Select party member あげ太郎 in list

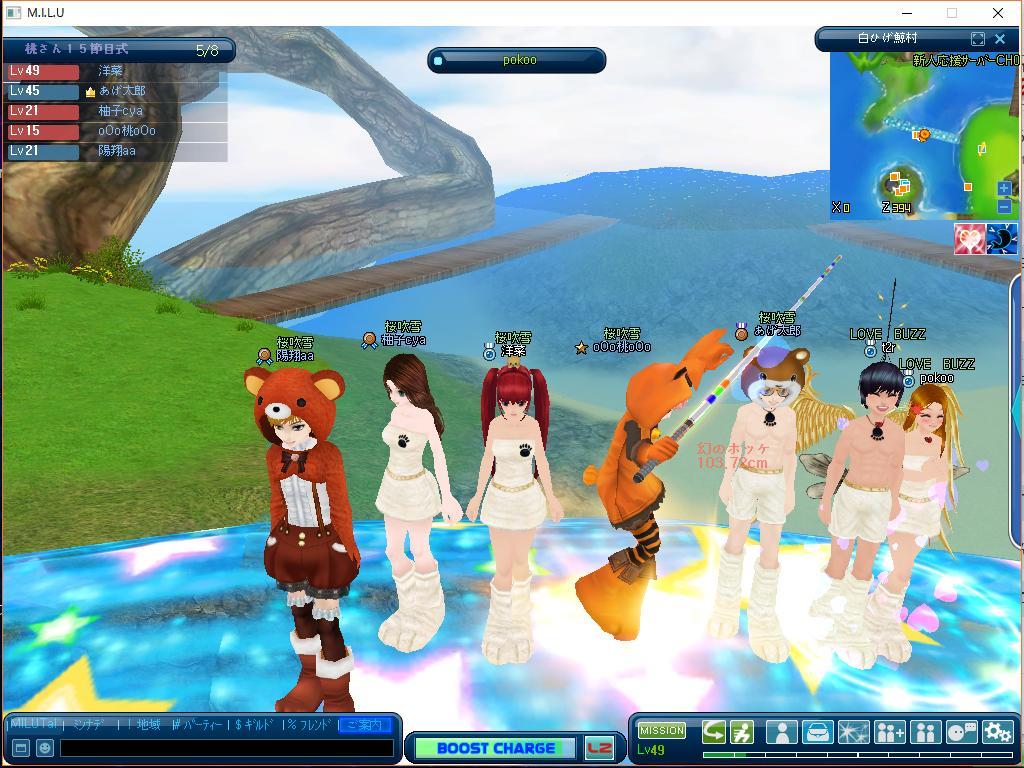click(x=122, y=91)
